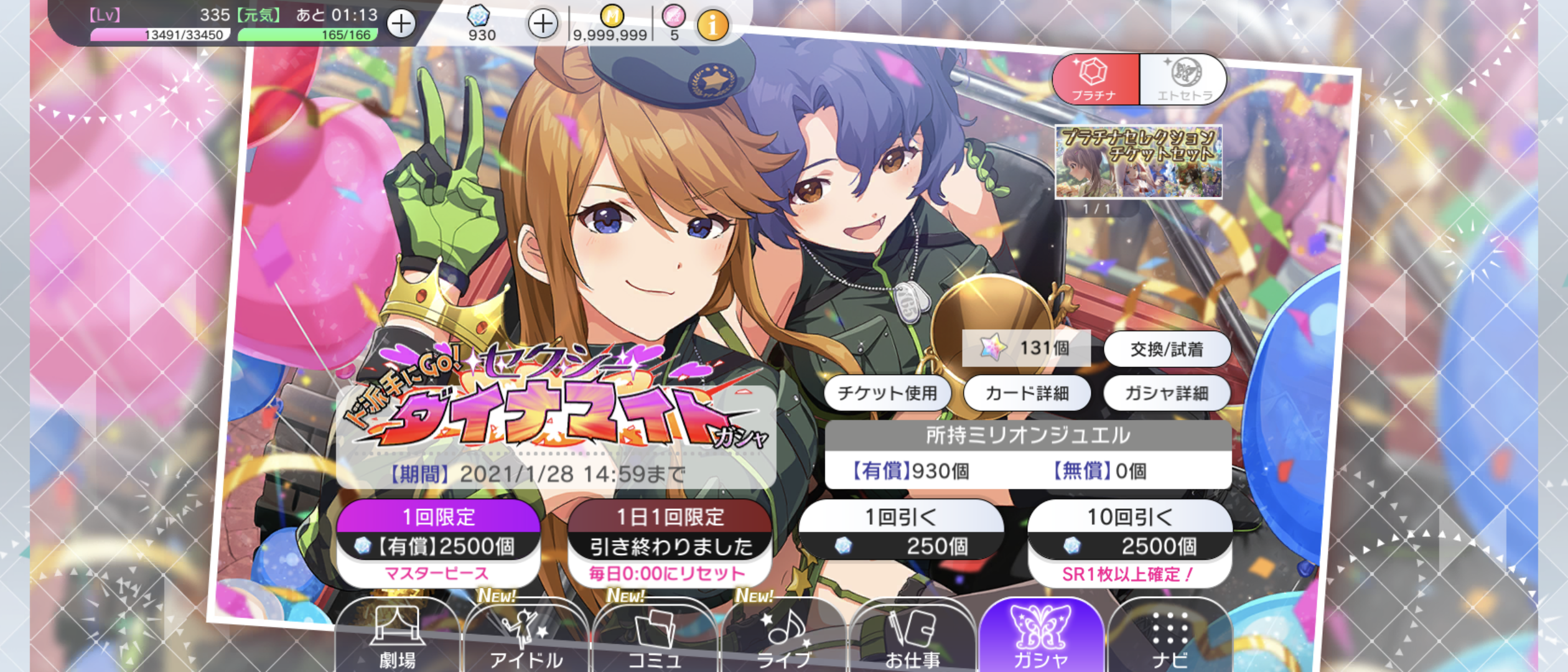
Task: Go to the ライブ menu
Action: point(783,638)
